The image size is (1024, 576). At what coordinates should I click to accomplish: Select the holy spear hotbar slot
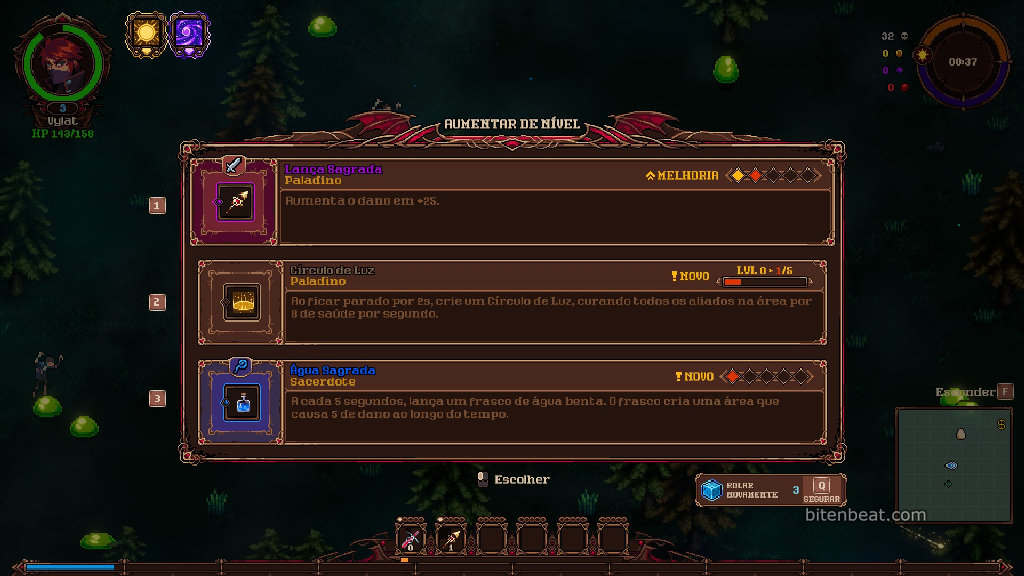click(x=451, y=540)
